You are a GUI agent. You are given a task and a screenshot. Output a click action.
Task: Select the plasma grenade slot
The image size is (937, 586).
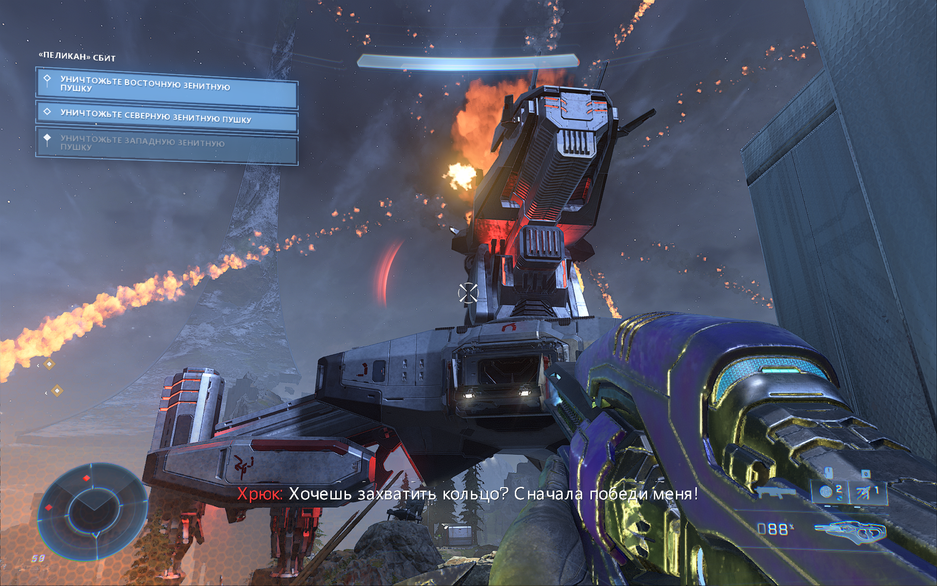pyautogui.click(x=831, y=491)
